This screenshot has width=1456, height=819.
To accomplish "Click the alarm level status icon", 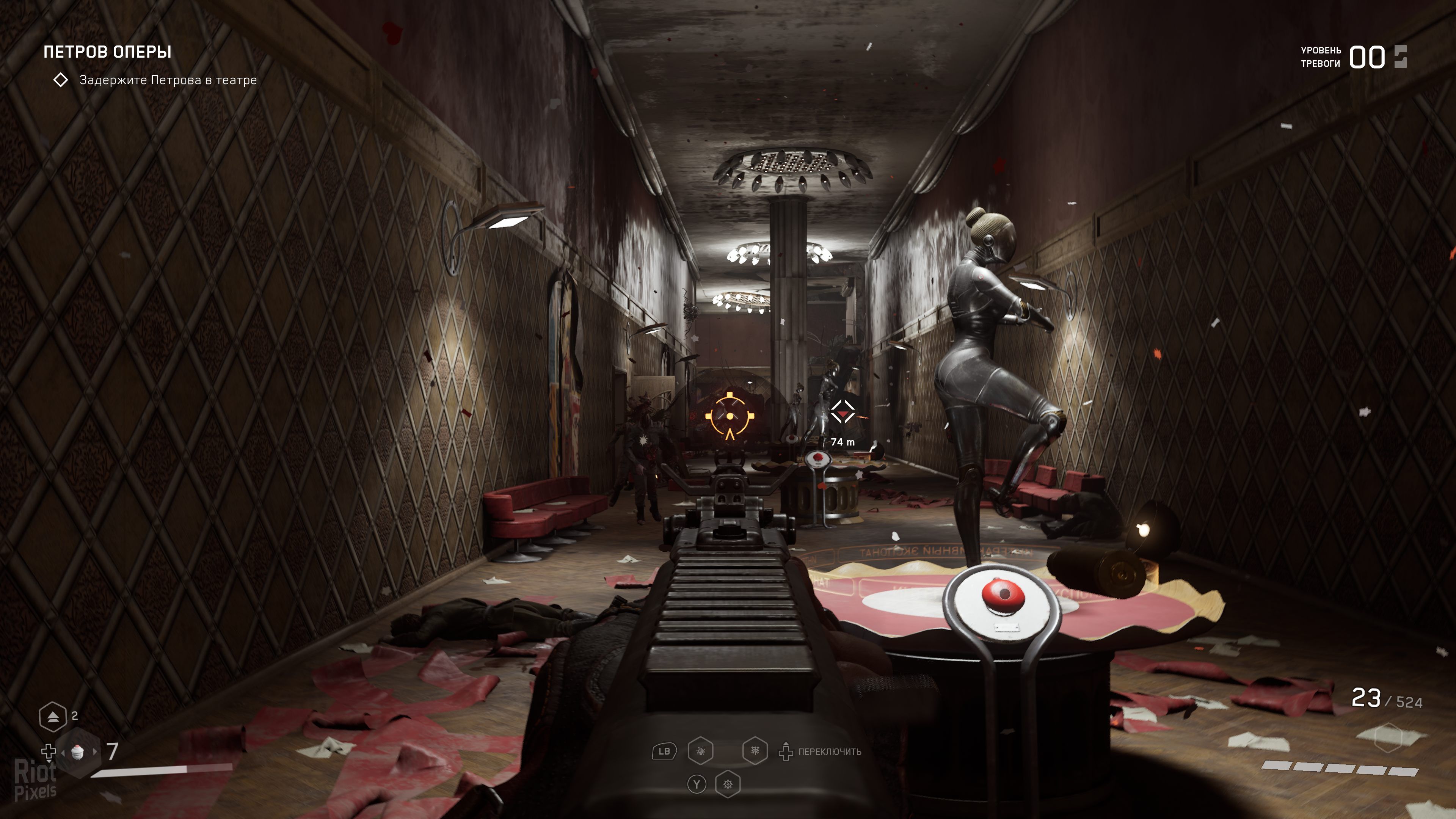I will pos(1401,56).
